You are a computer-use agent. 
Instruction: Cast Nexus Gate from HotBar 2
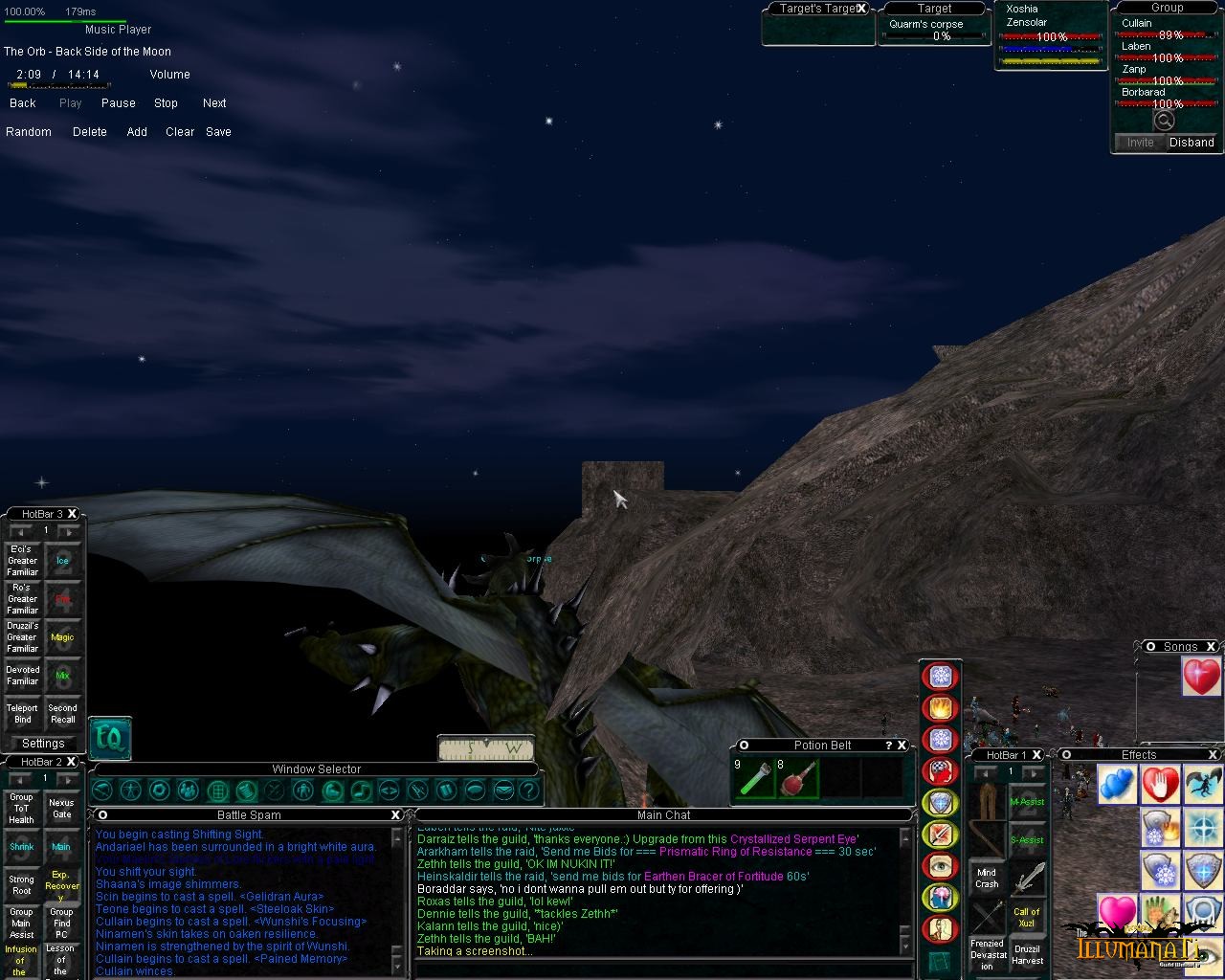(x=61, y=810)
